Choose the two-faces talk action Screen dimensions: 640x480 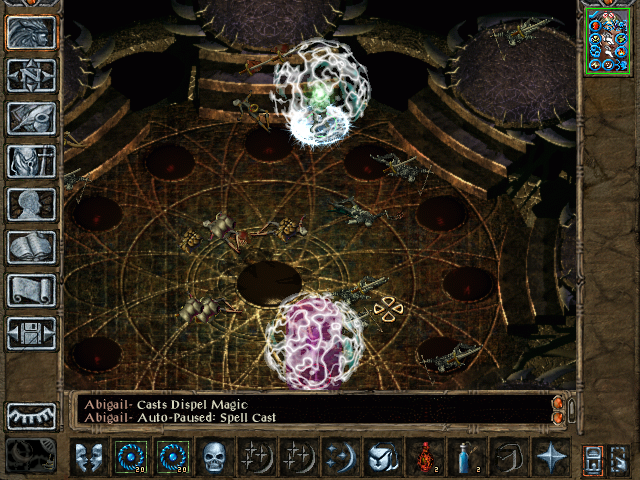pos(88,457)
